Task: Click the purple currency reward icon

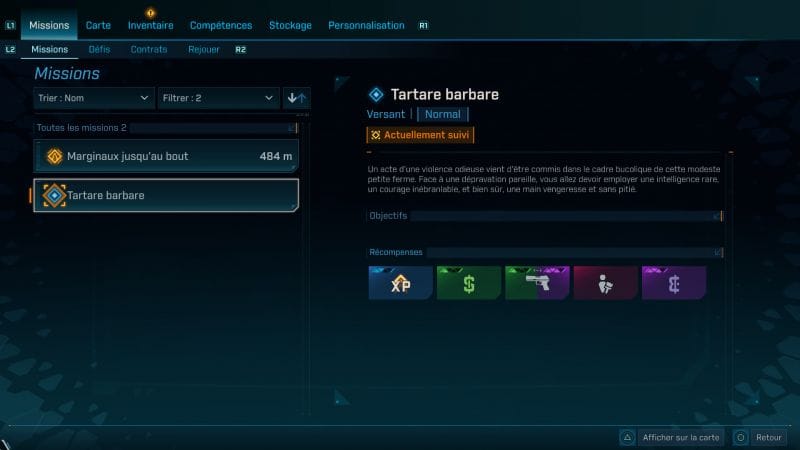Action: click(673, 284)
